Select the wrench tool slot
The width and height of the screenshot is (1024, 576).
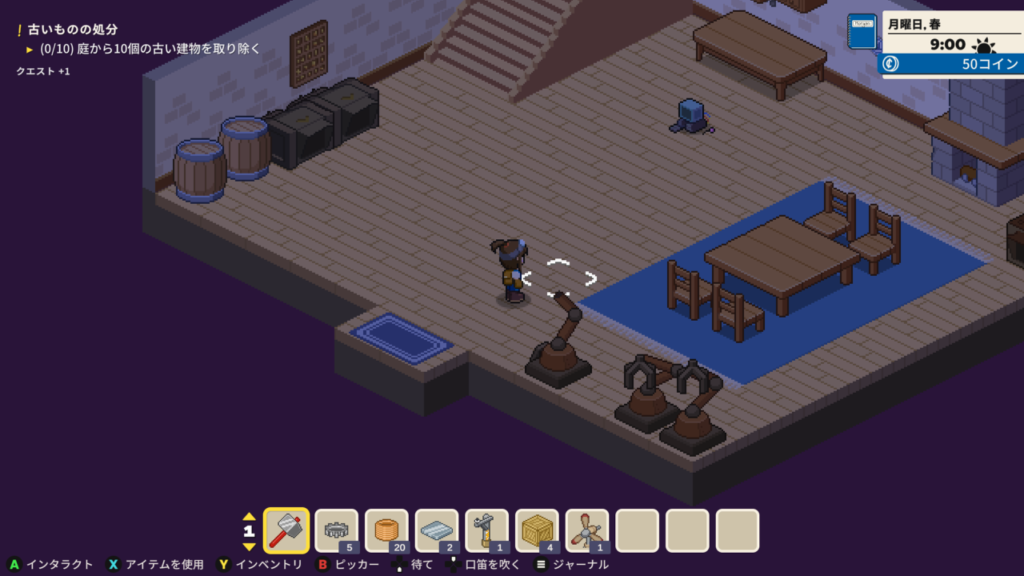(x=487, y=530)
